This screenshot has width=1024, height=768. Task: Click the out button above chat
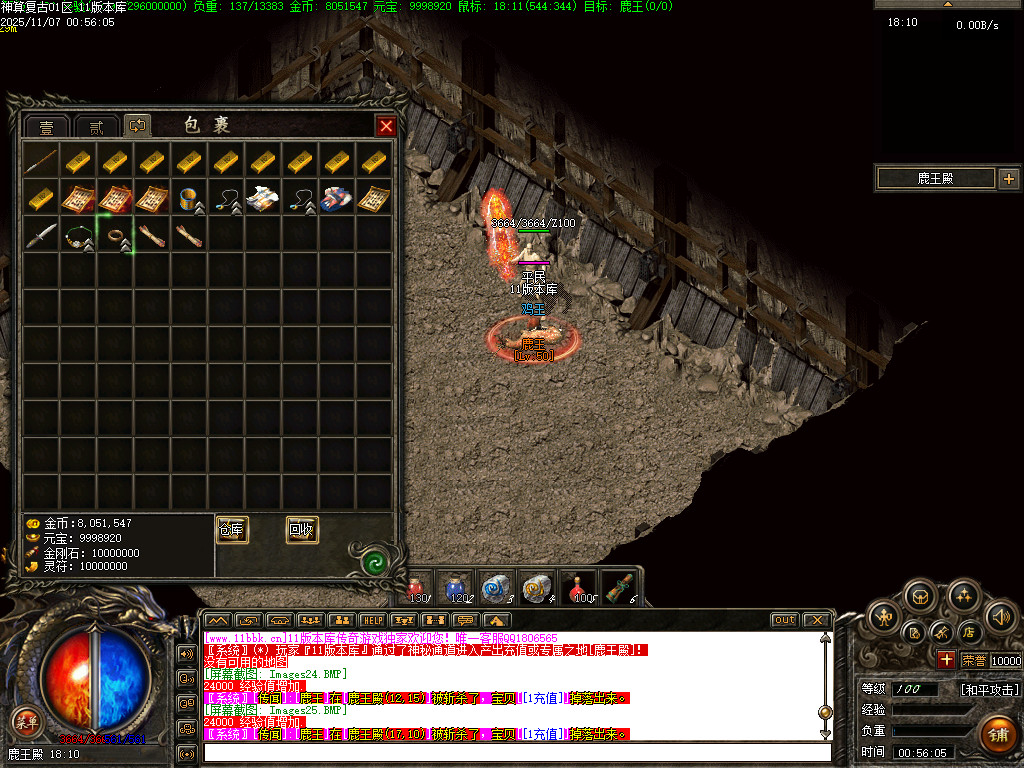[785, 620]
